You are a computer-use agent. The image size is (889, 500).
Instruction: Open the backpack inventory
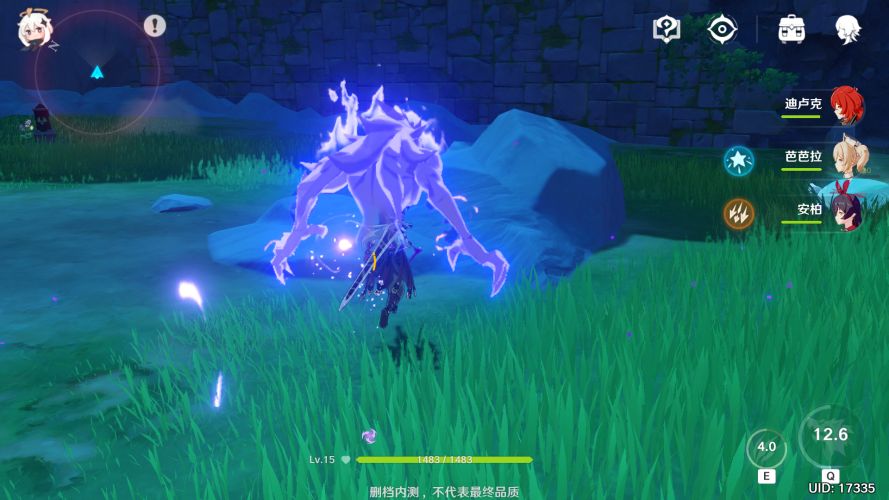(x=793, y=29)
